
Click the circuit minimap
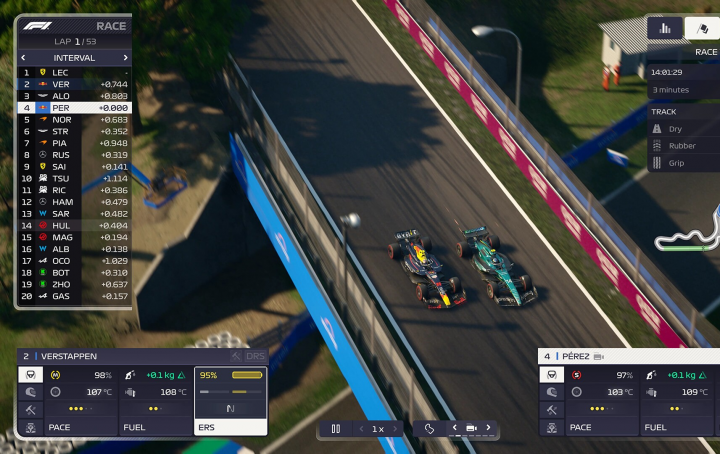pos(689,232)
